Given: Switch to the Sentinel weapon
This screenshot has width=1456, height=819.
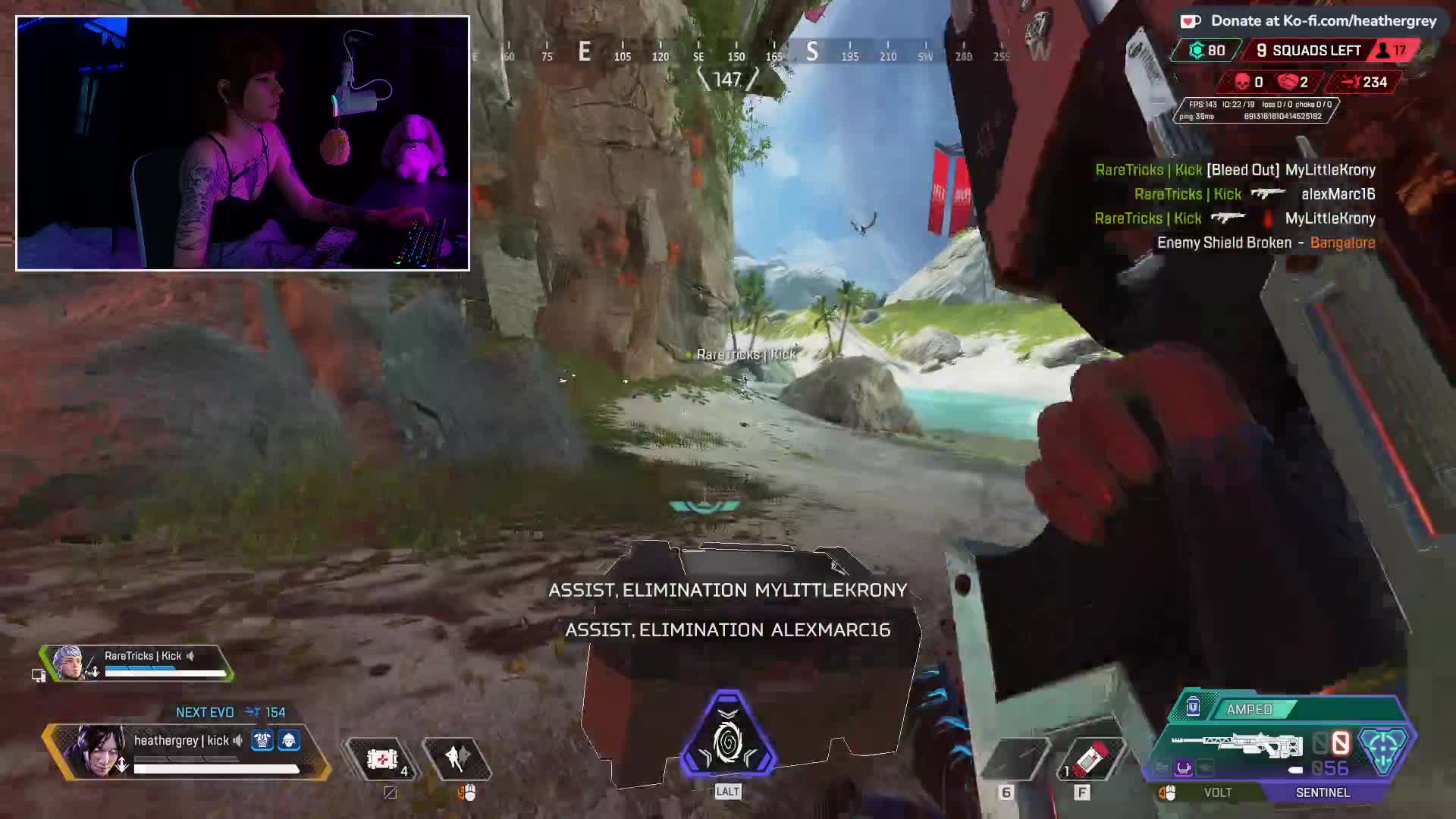Looking at the screenshot, I should (1323, 792).
